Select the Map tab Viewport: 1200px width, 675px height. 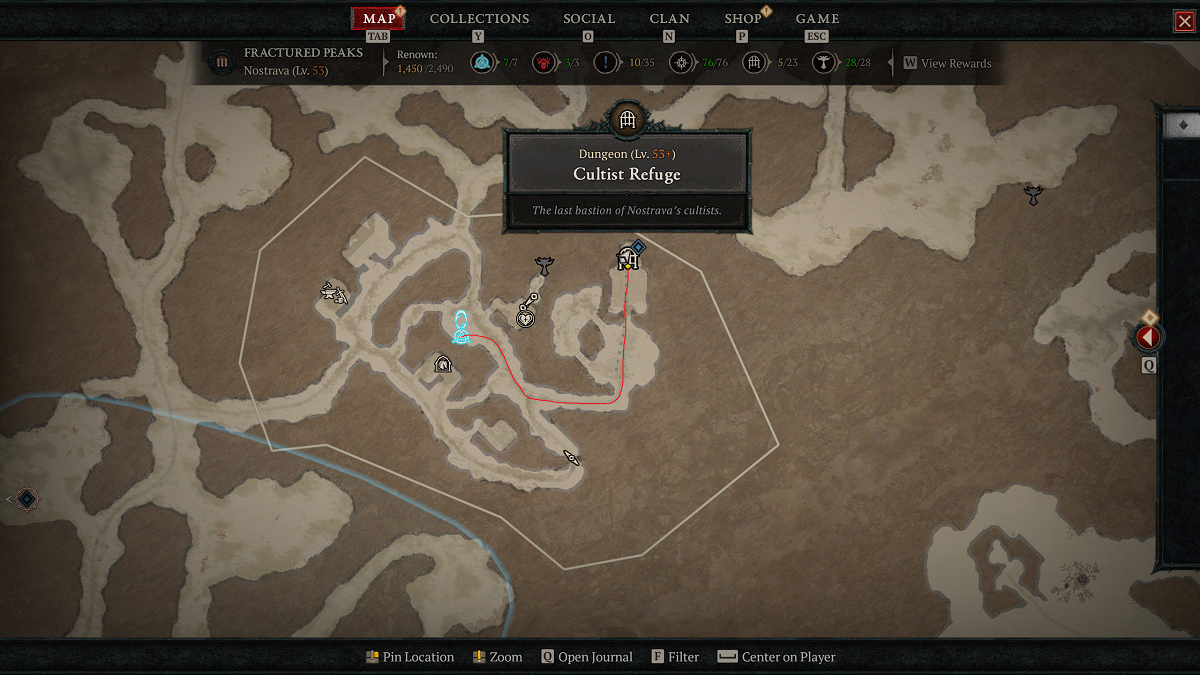[x=379, y=19]
